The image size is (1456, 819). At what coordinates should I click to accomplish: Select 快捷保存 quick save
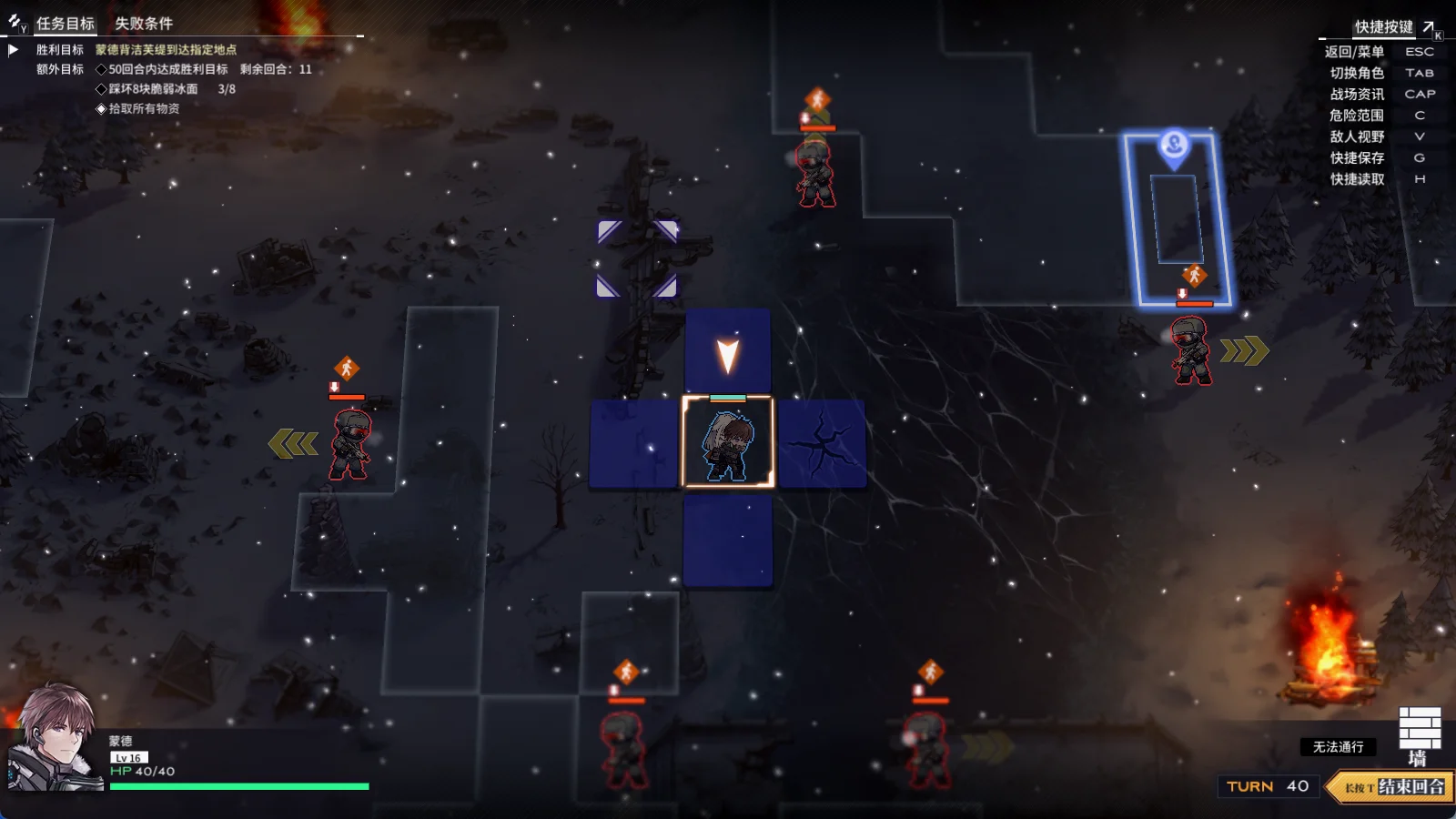pos(1356,158)
